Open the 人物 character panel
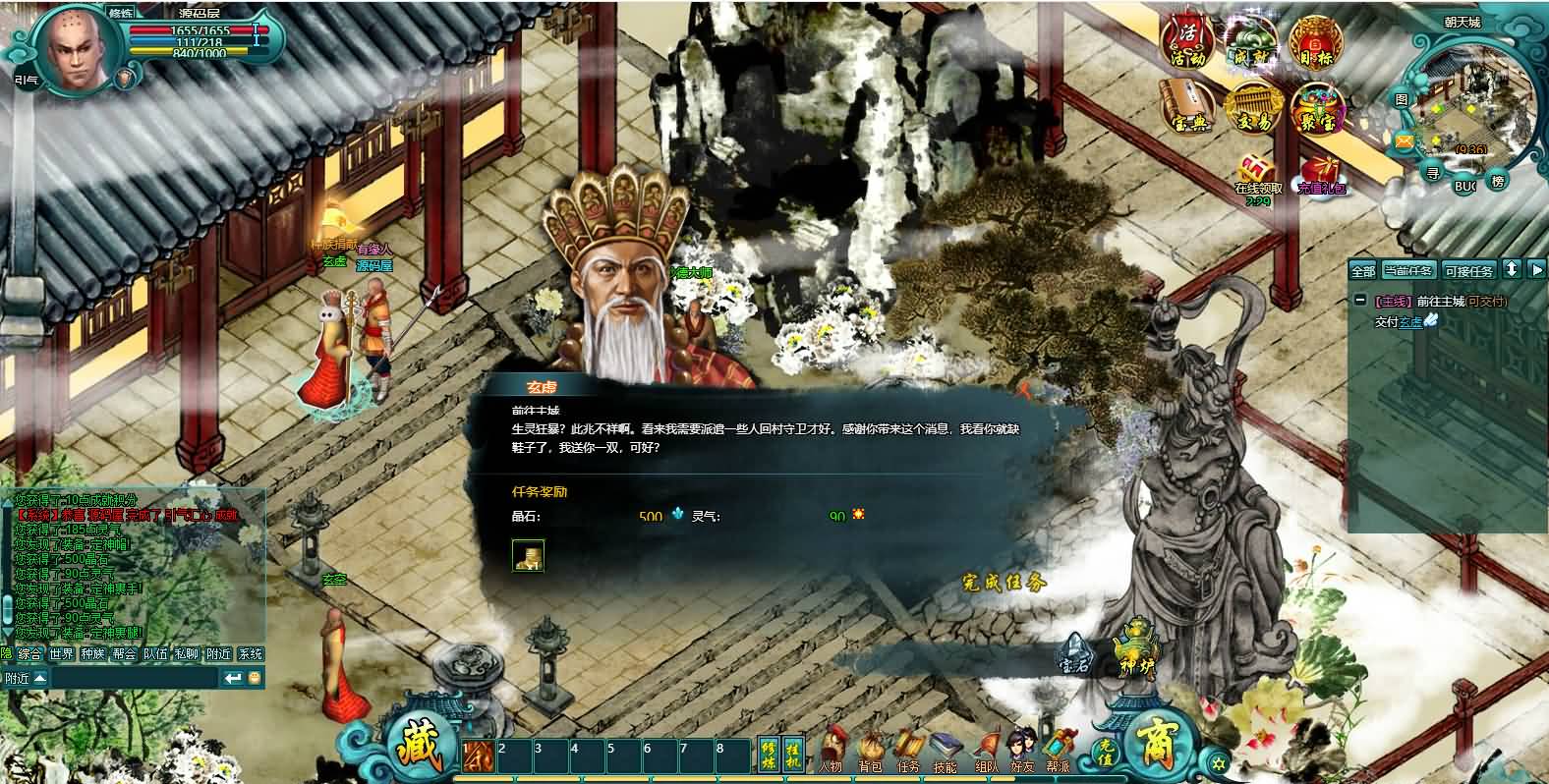This screenshot has height=784, width=1549. (x=832, y=752)
